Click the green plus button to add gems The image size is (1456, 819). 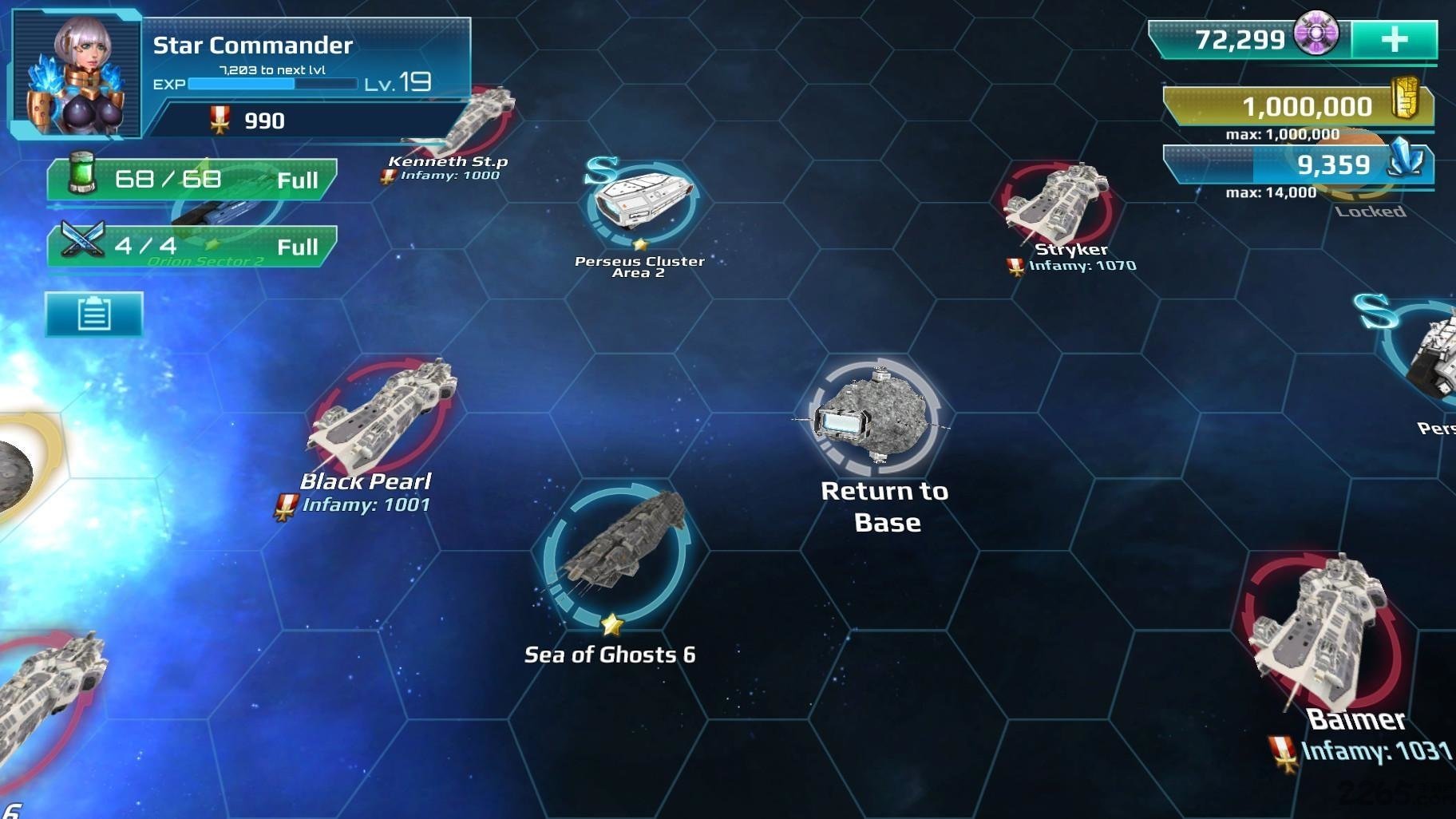click(x=1394, y=39)
